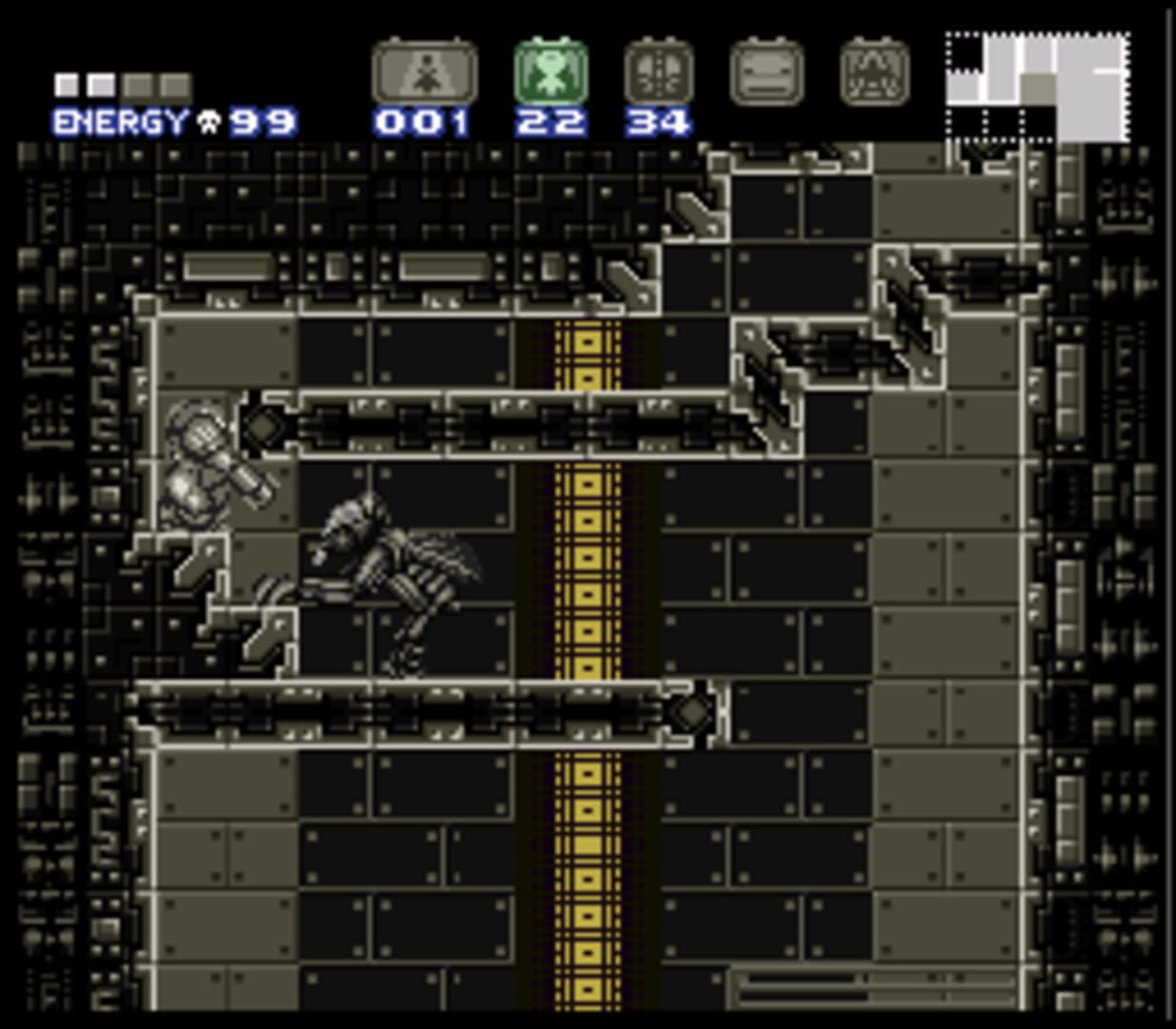Open the minimap in the corner
This screenshot has height=1029, width=1176.
point(1038,87)
